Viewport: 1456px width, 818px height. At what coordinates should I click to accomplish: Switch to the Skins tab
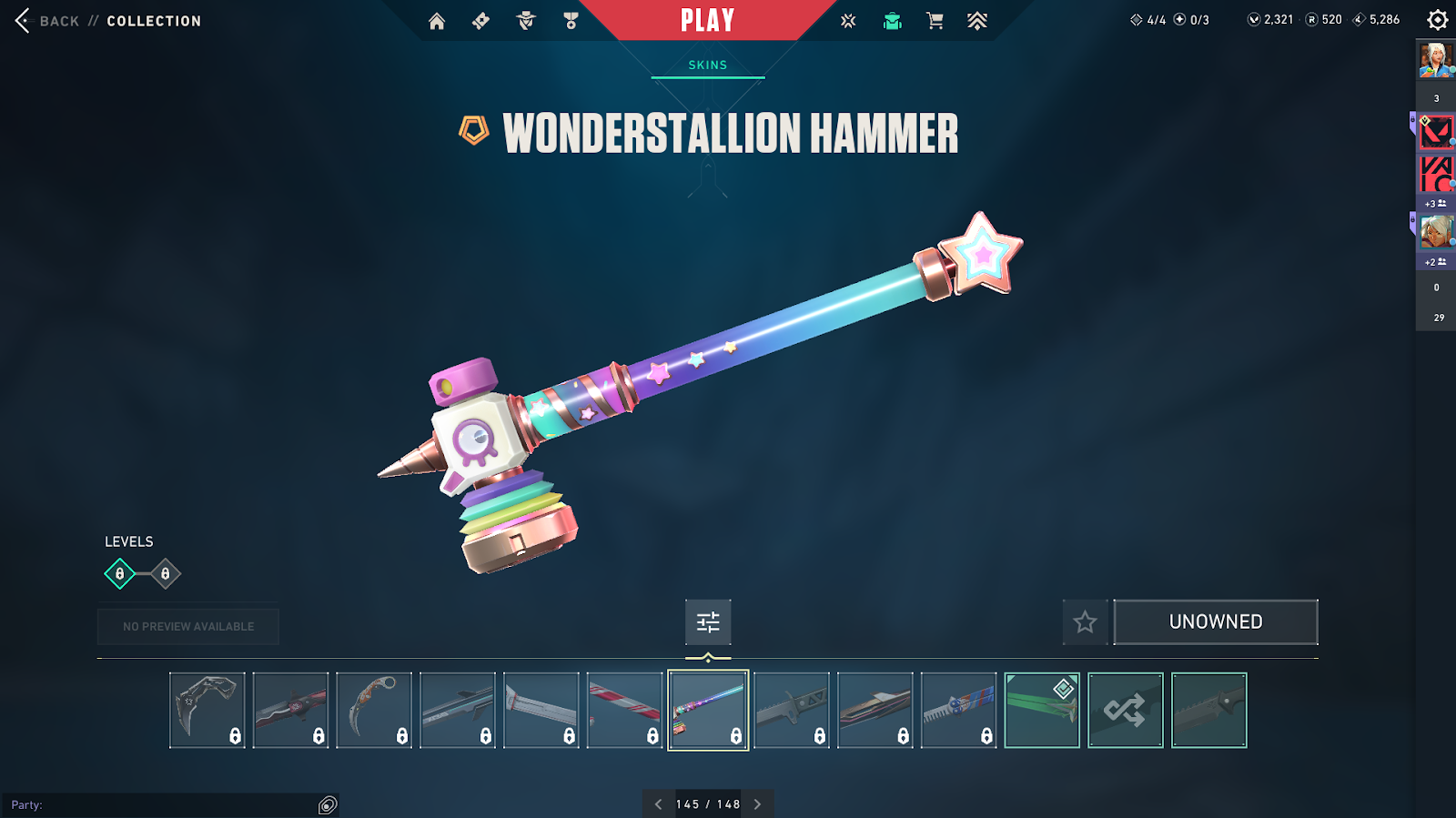tap(707, 66)
